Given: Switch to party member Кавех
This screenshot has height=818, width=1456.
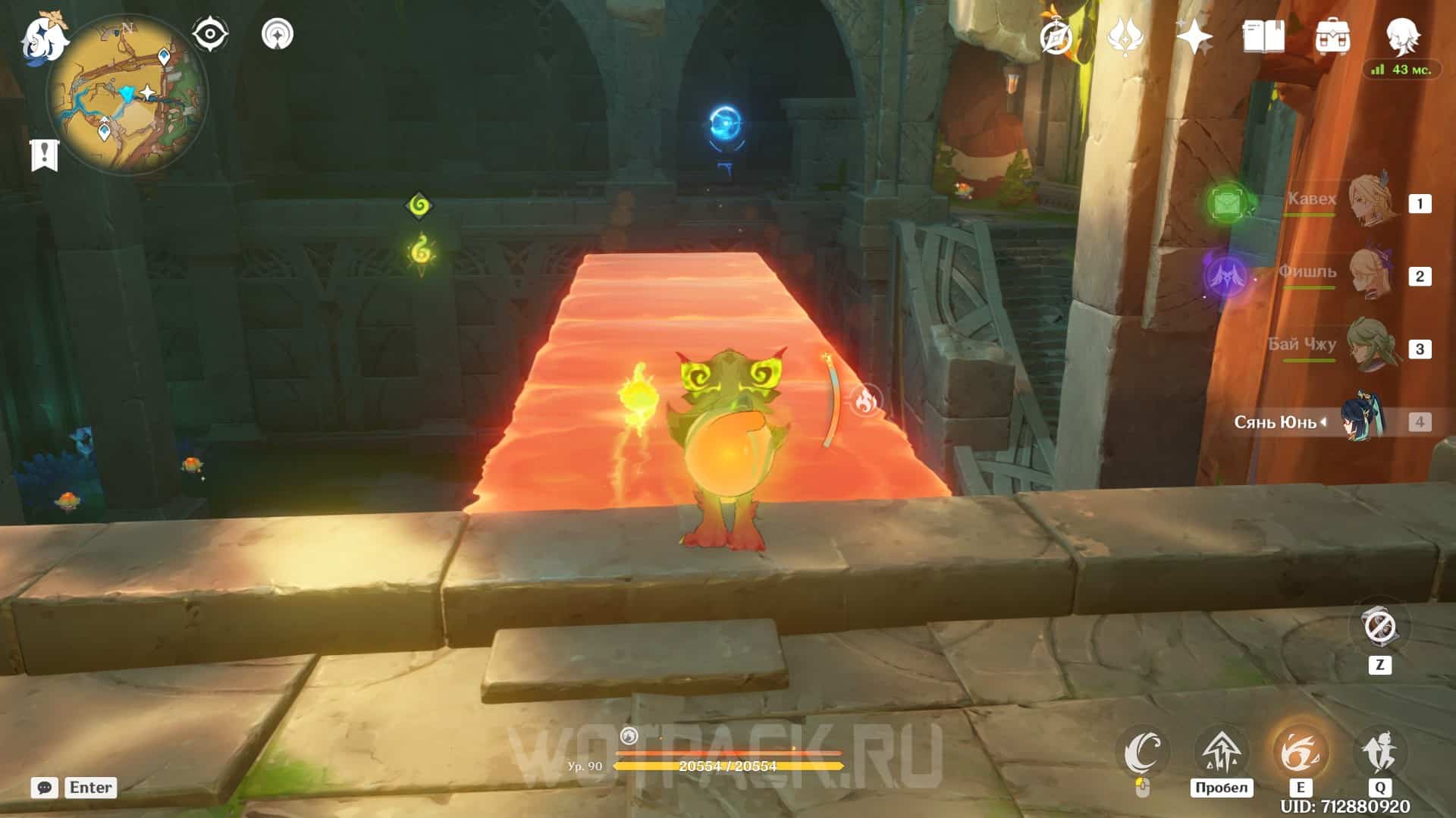Looking at the screenshot, I should (x=1373, y=202).
